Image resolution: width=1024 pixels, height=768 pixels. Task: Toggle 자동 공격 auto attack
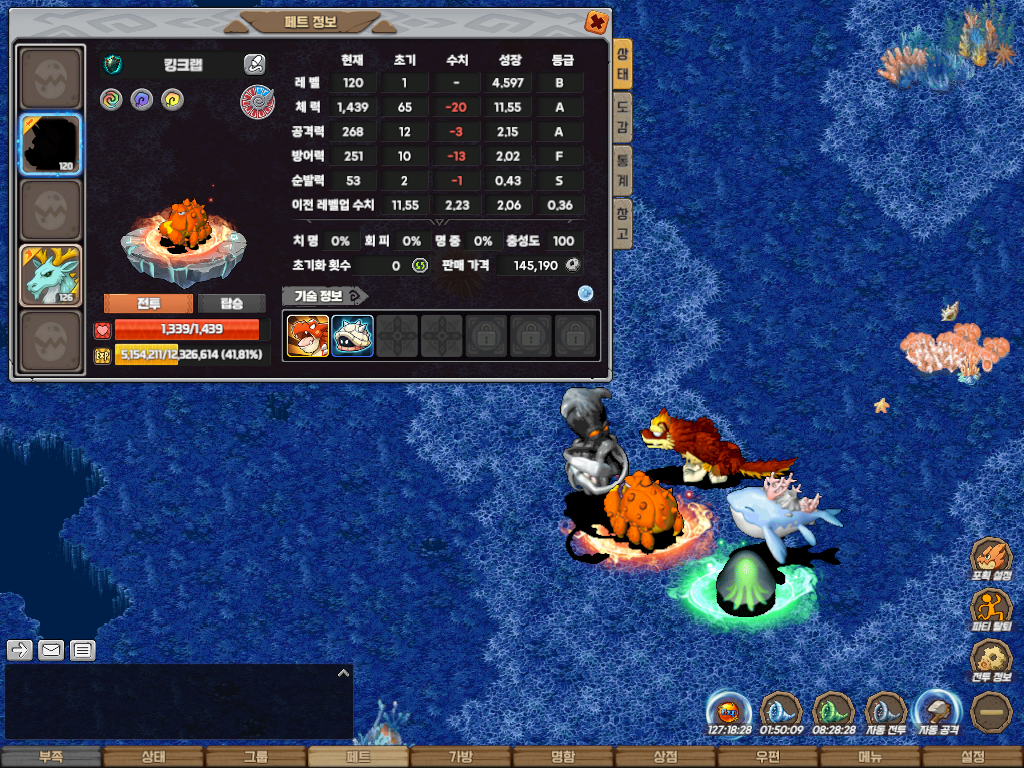coord(939,712)
